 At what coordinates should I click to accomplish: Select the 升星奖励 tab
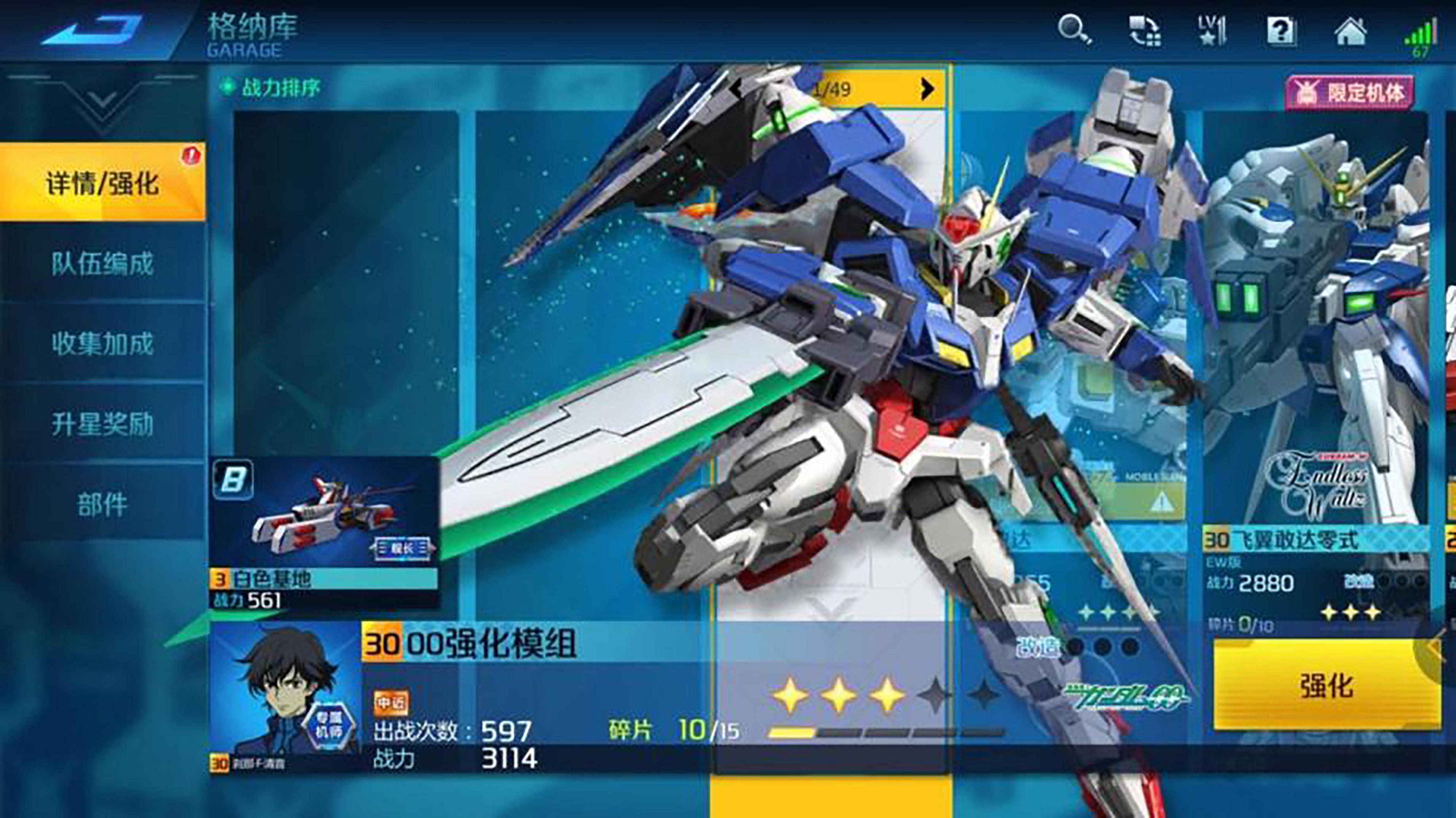click(x=102, y=424)
